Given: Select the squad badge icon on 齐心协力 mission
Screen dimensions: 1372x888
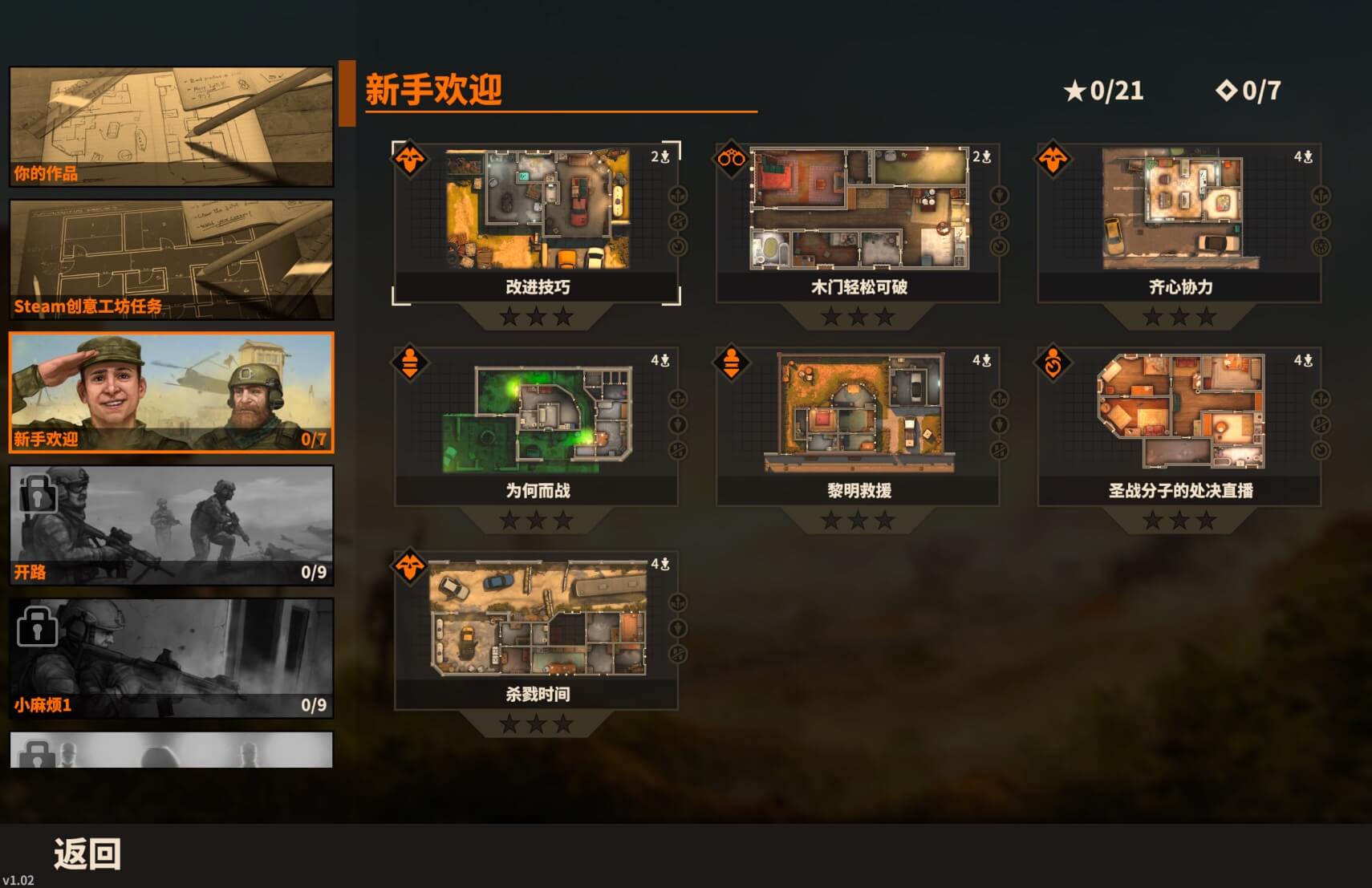Looking at the screenshot, I should coord(1053,158).
